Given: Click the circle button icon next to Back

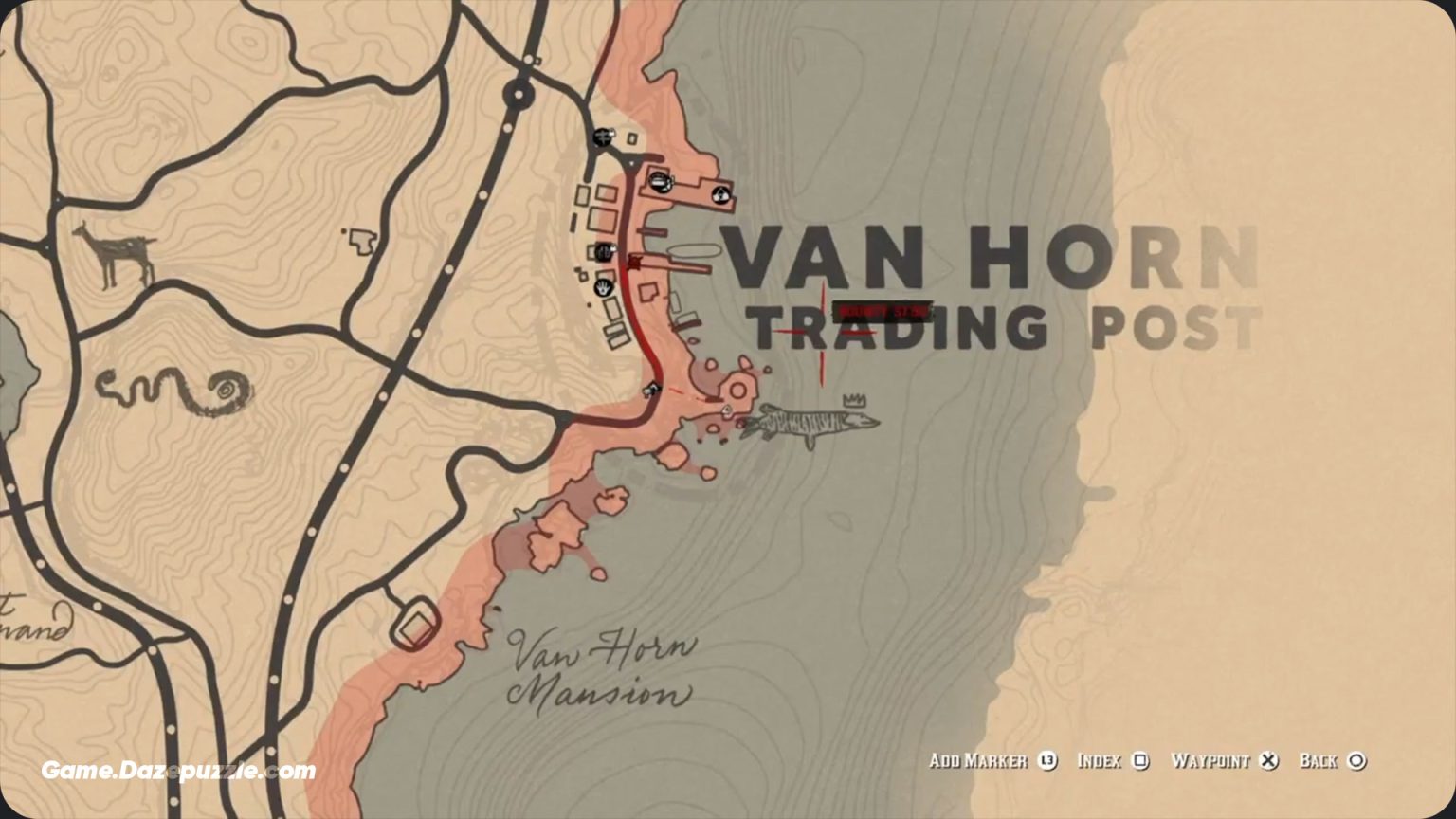Looking at the screenshot, I should tap(1357, 761).
